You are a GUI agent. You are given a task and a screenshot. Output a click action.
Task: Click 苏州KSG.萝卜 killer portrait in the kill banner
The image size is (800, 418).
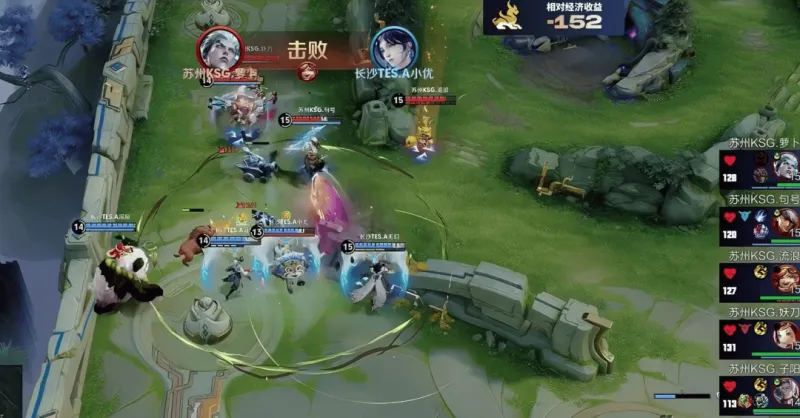218,47
